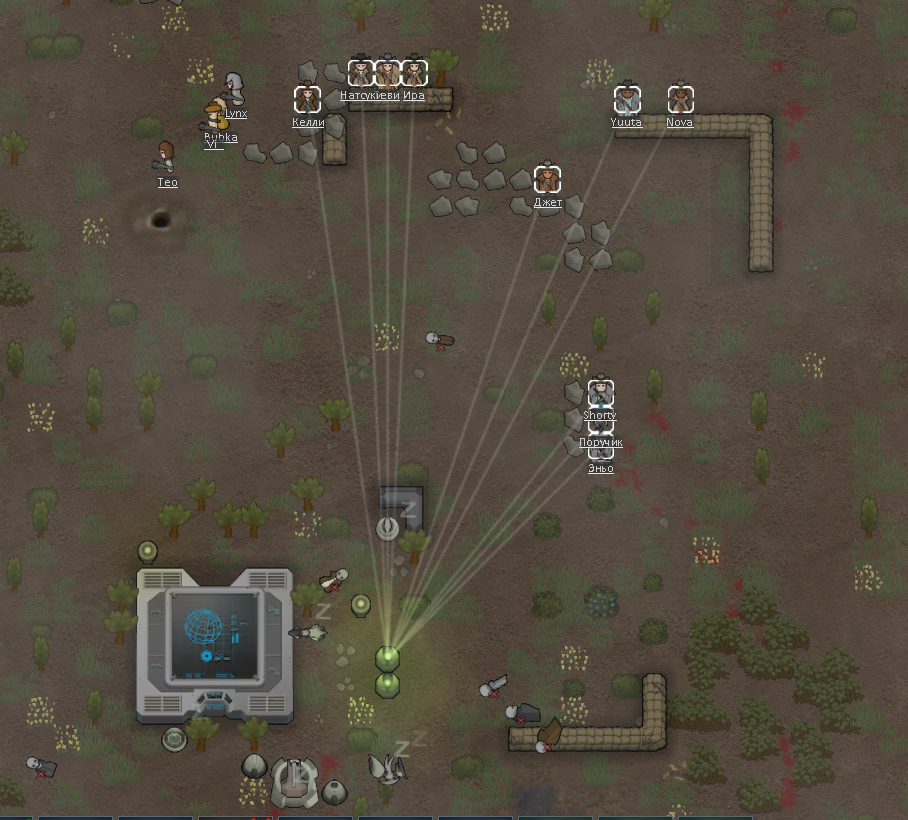908x820 pixels.
Task: Select the colonist named Келли
Action: [x=307, y=100]
